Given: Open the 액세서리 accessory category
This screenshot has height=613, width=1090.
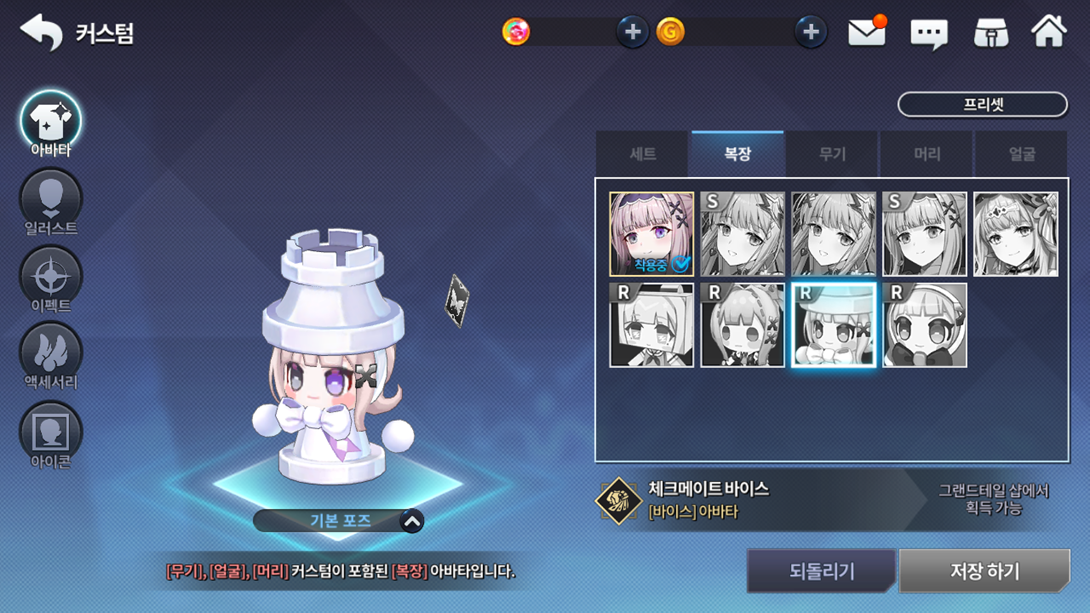Looking at the screenshot, I should 51,356.
